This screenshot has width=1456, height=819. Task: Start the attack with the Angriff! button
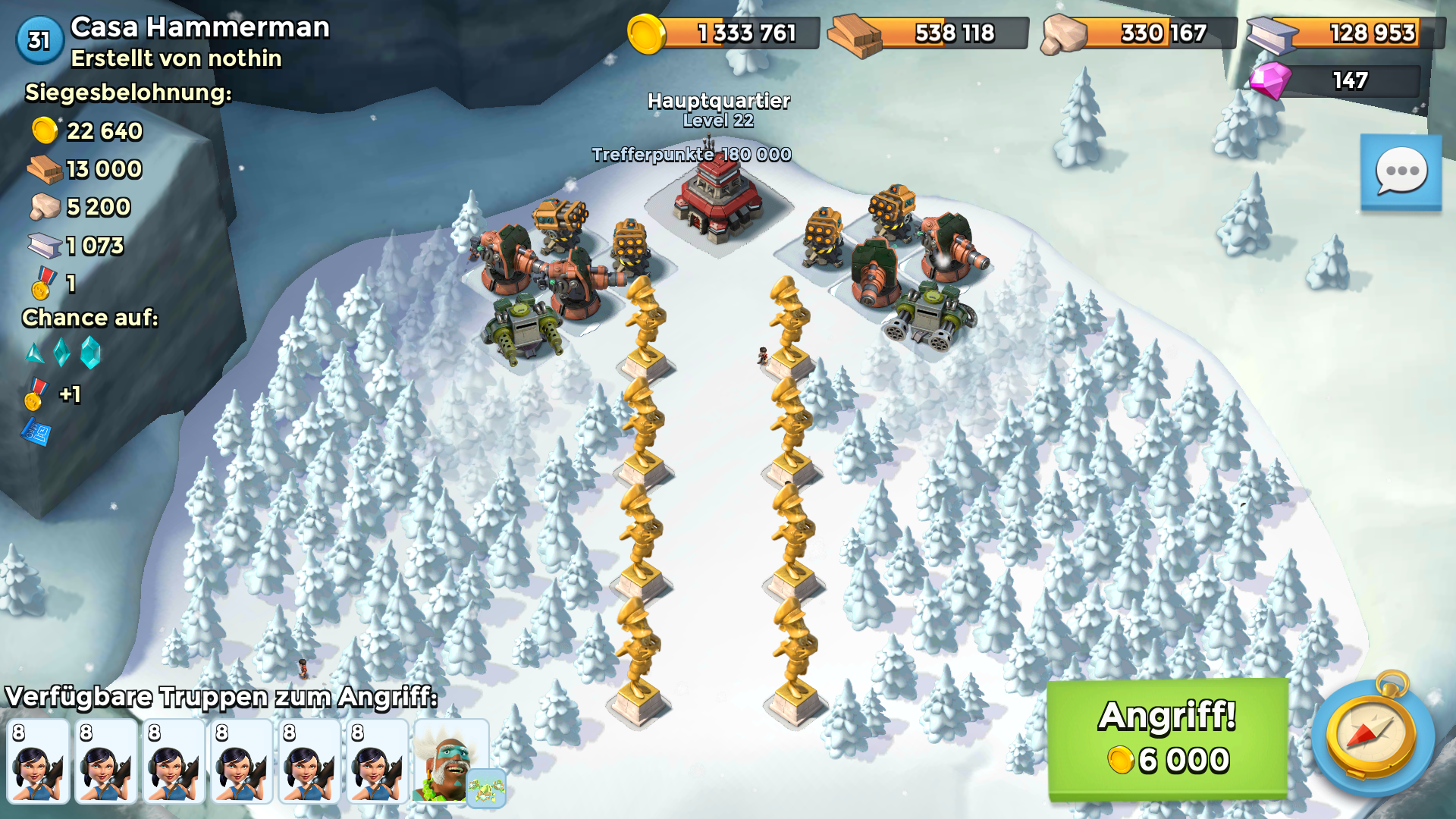click(x=1167, y=738)
